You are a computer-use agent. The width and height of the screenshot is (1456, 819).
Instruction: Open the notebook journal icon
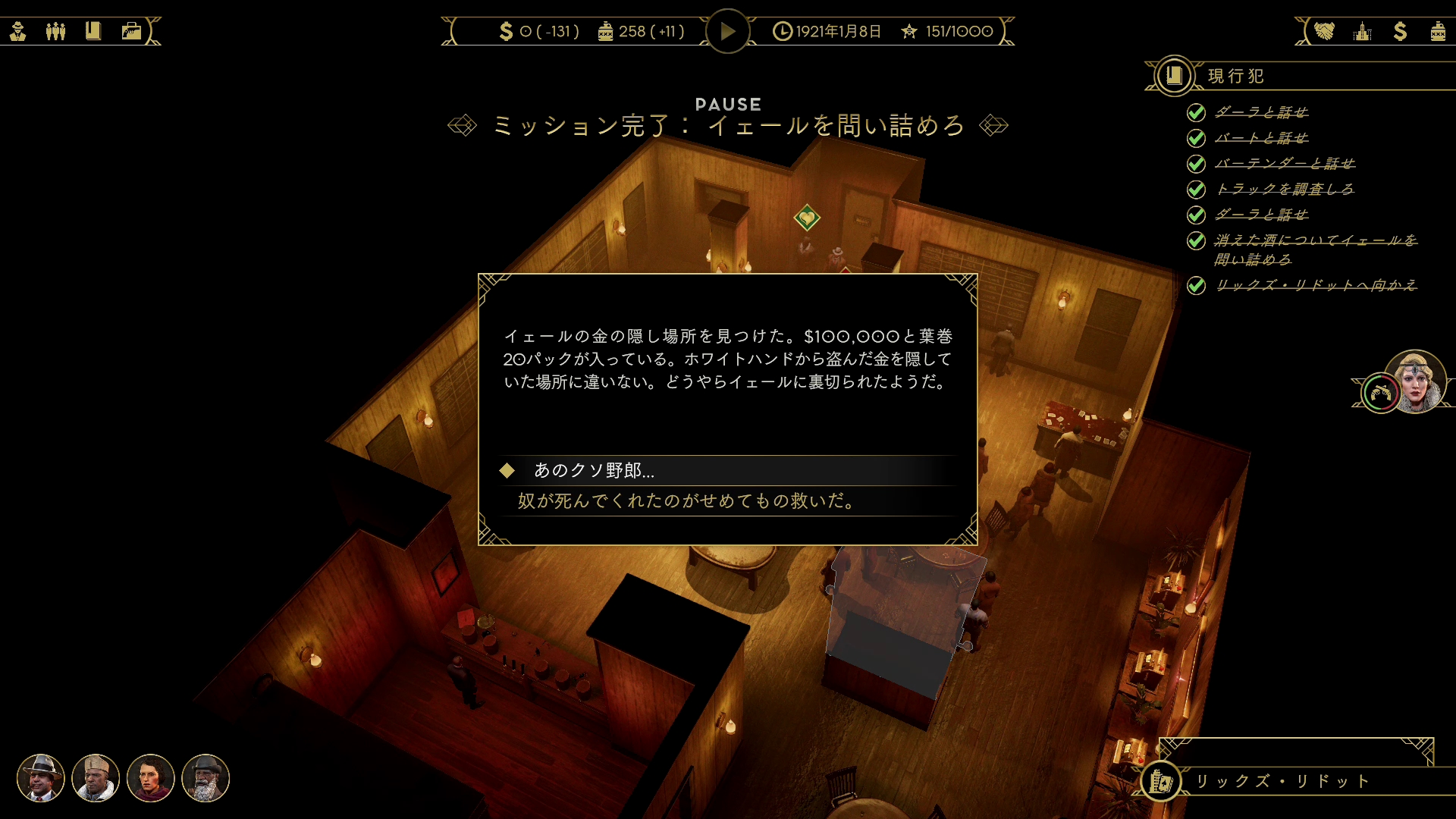pyautogui.click(x=94, y=30)
